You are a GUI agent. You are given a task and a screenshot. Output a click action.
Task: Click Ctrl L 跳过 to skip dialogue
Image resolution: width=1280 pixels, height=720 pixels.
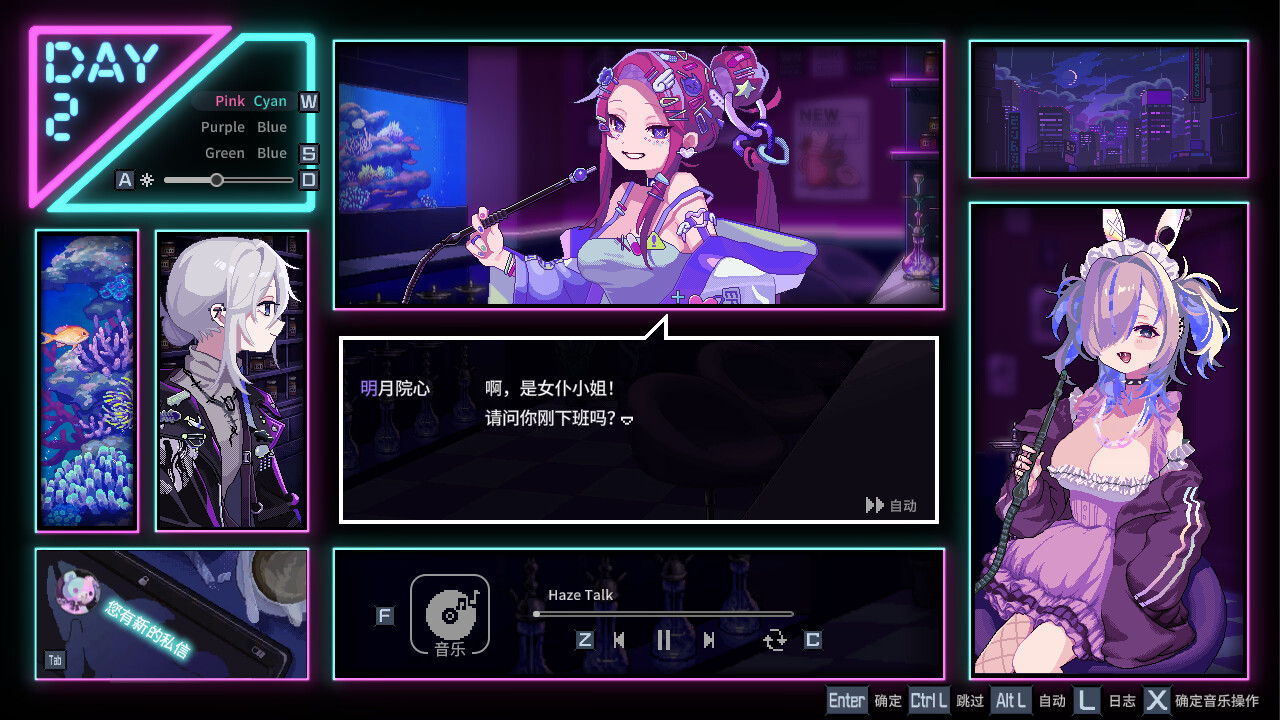(x=928, y=700)
